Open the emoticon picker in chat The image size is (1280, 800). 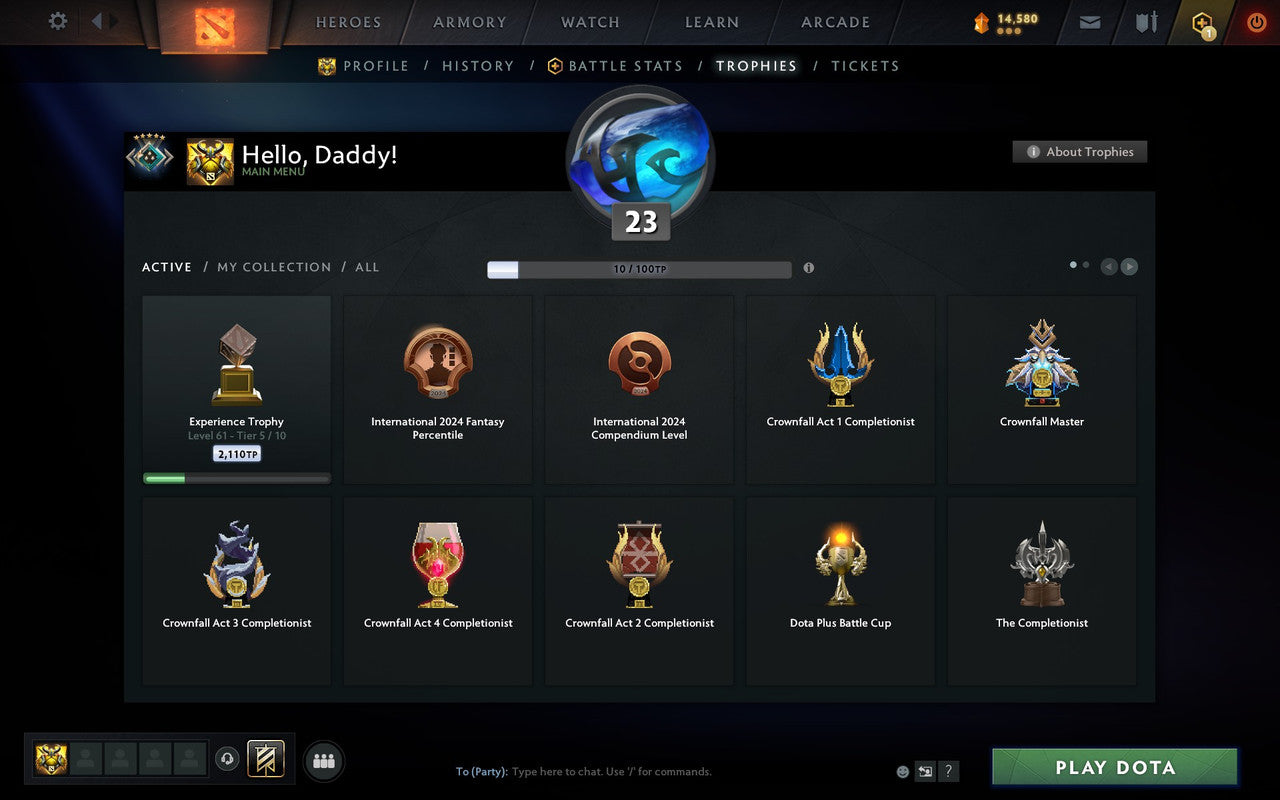coord(901,771)
